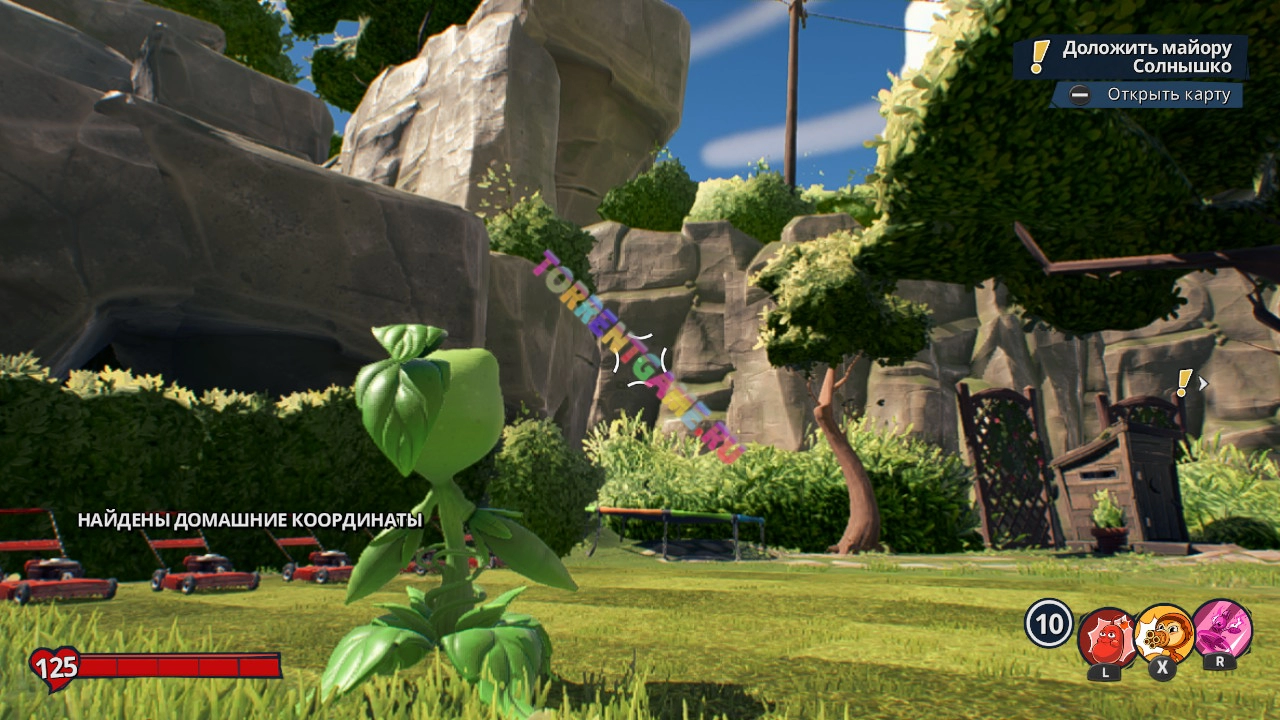Select the "Доложить майору Солнышко" objective tracker
This screenshot has width=1280, height=720.
click(x=1131, y=57)
